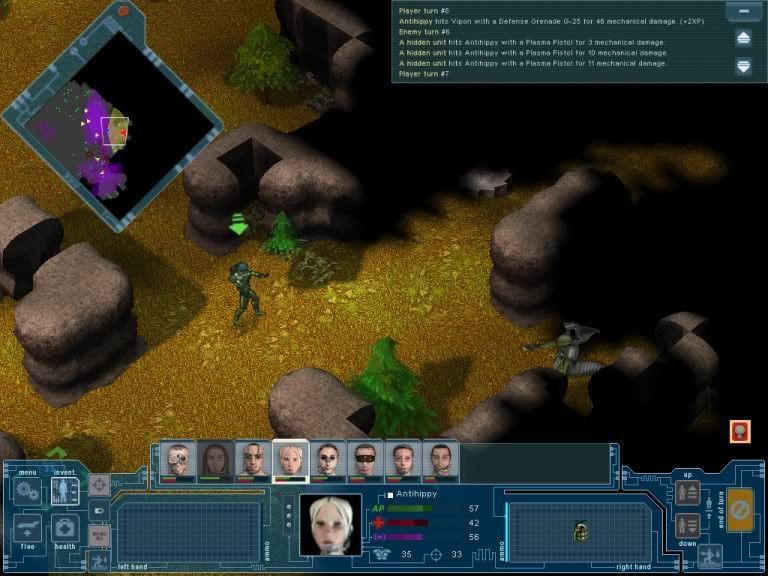Click the red alien spotted indicator icon
The image size is (768, 576).
coord(740,432)
